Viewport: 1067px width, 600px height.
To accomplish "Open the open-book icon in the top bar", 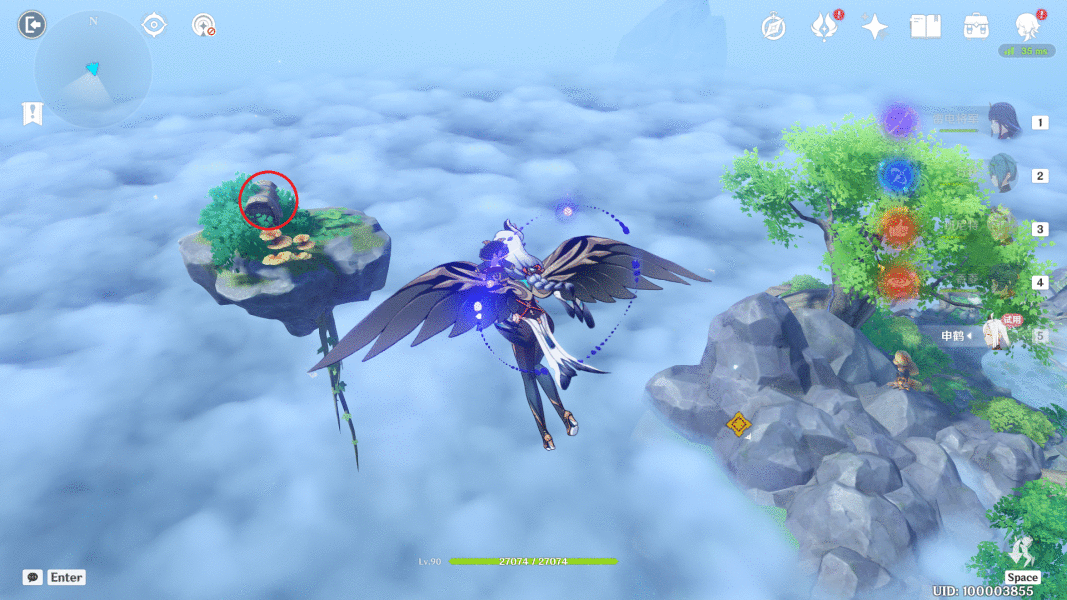I will click(x=925, y=27).
